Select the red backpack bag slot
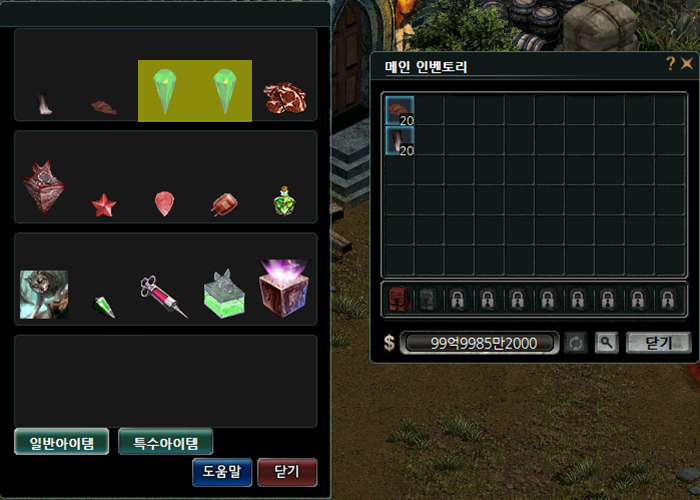The image size is (700, 500). point(399,299)
